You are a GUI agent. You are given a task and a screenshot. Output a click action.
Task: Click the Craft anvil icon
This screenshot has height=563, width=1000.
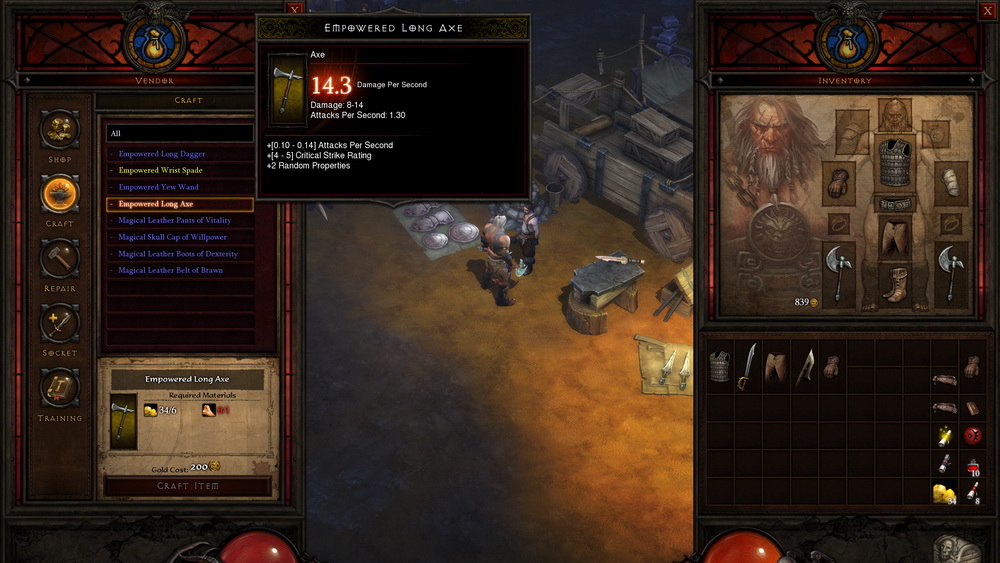(x=60, y=194)
